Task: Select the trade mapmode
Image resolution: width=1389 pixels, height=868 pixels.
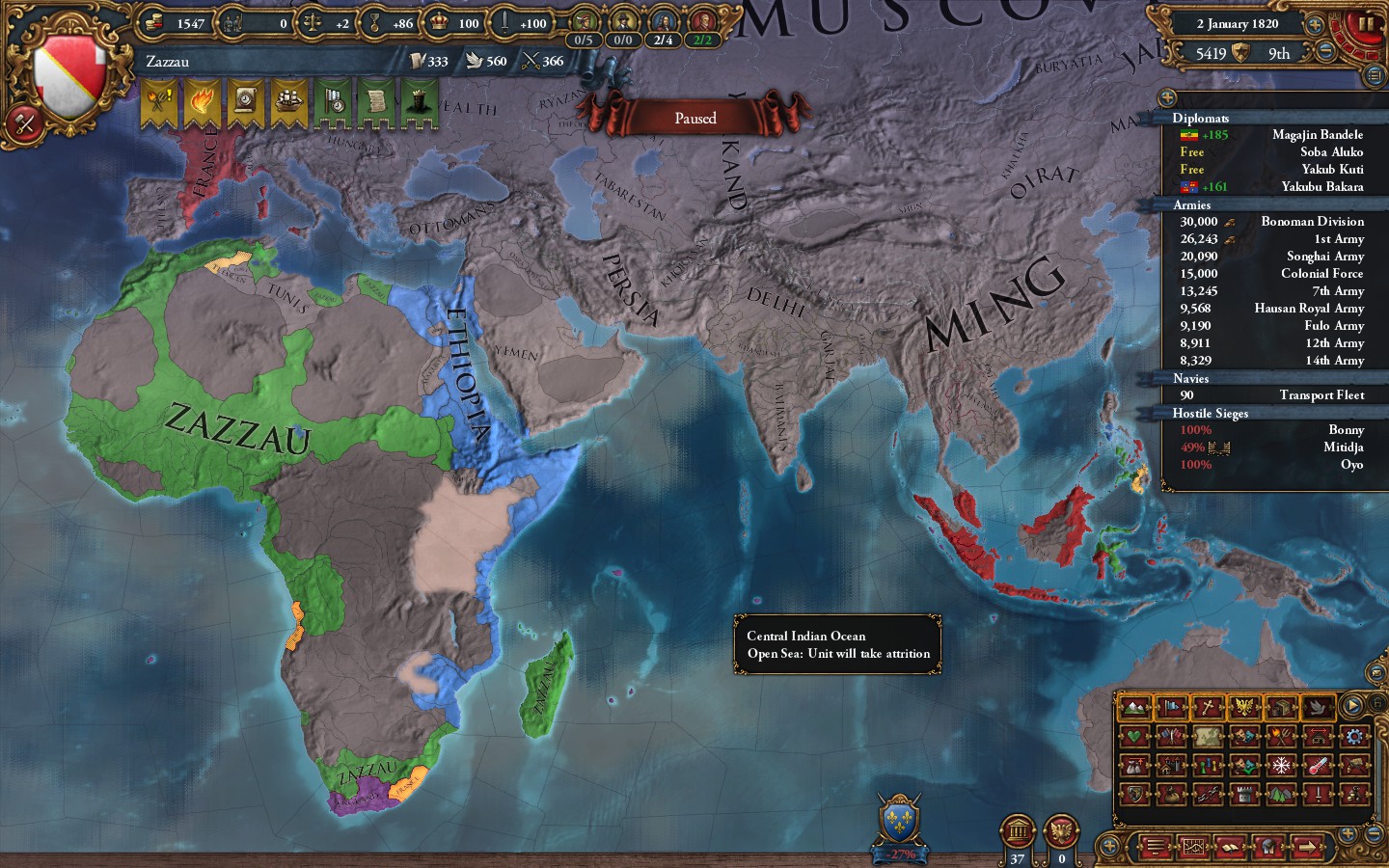Action: tap(1283, 708)
